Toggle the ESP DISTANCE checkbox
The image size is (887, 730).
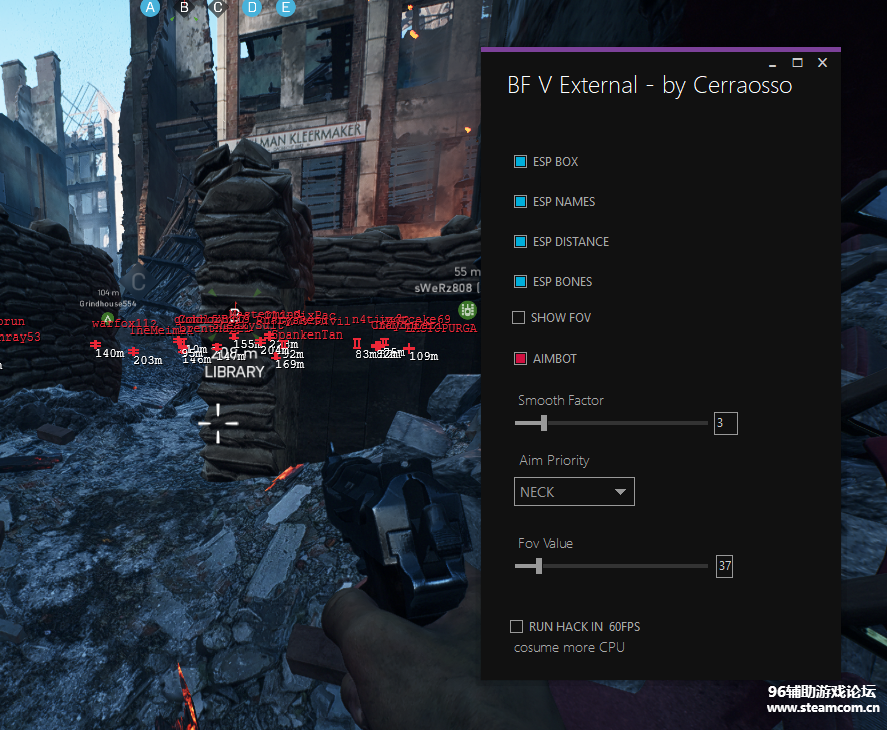click(520, 242)
